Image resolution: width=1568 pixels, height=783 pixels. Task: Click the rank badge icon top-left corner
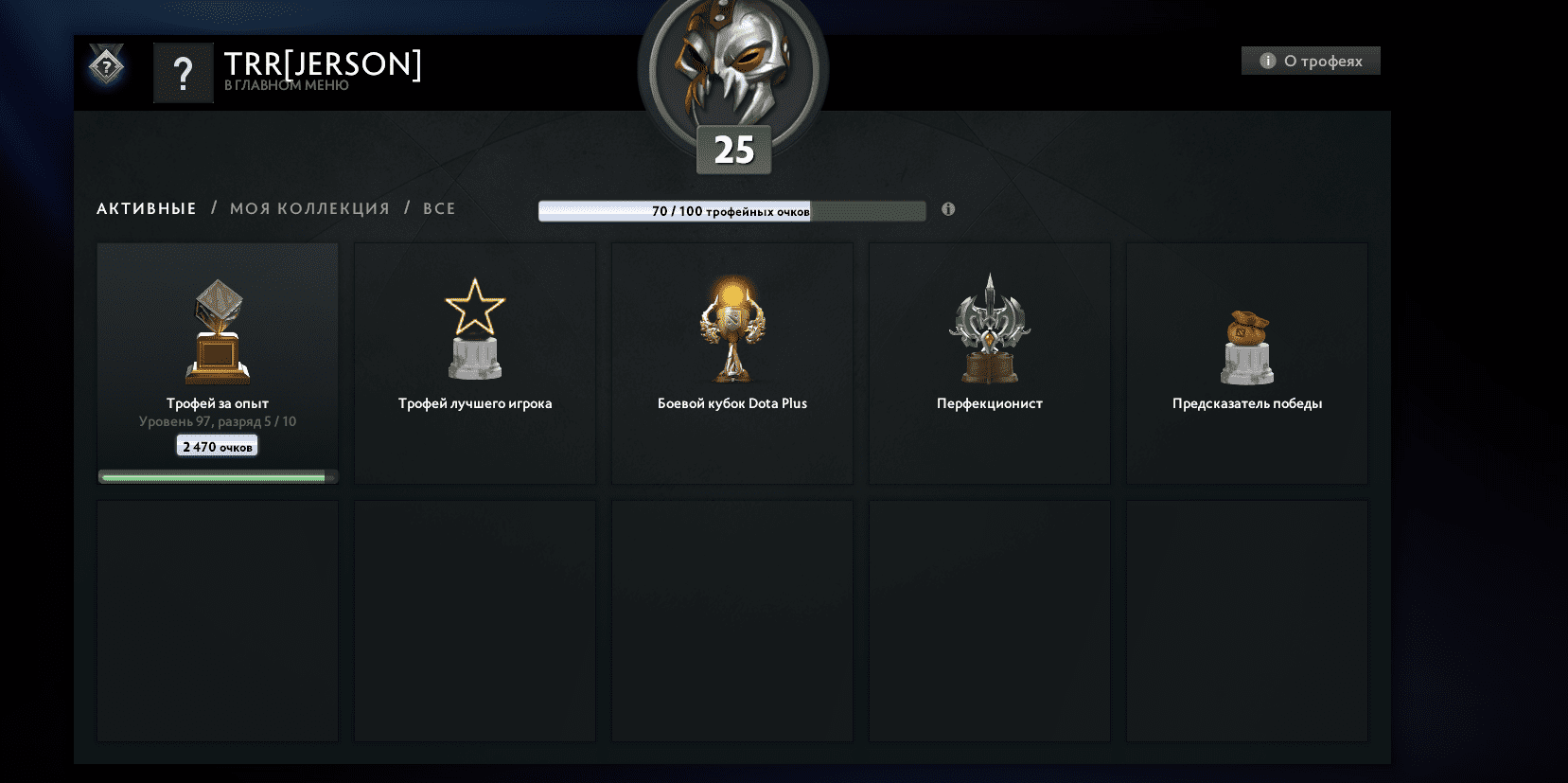point(106,64)
